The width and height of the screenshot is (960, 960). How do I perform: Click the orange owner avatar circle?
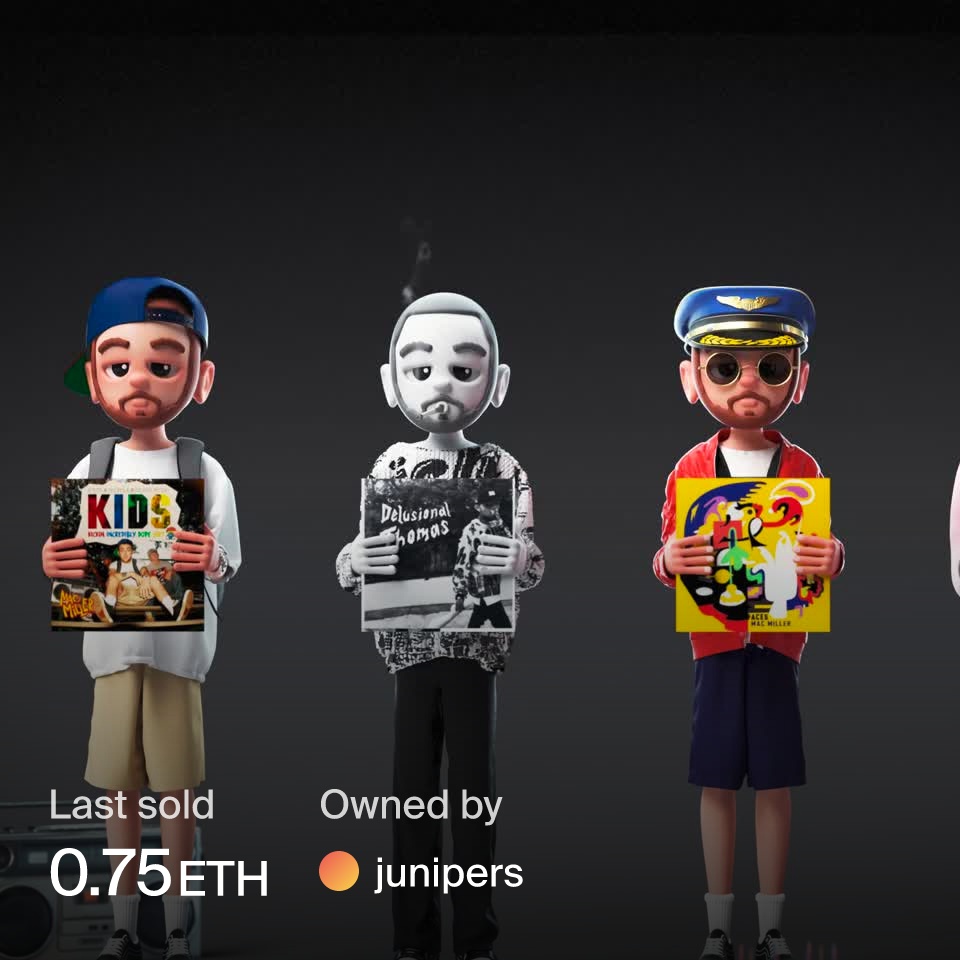coord(339,872)
